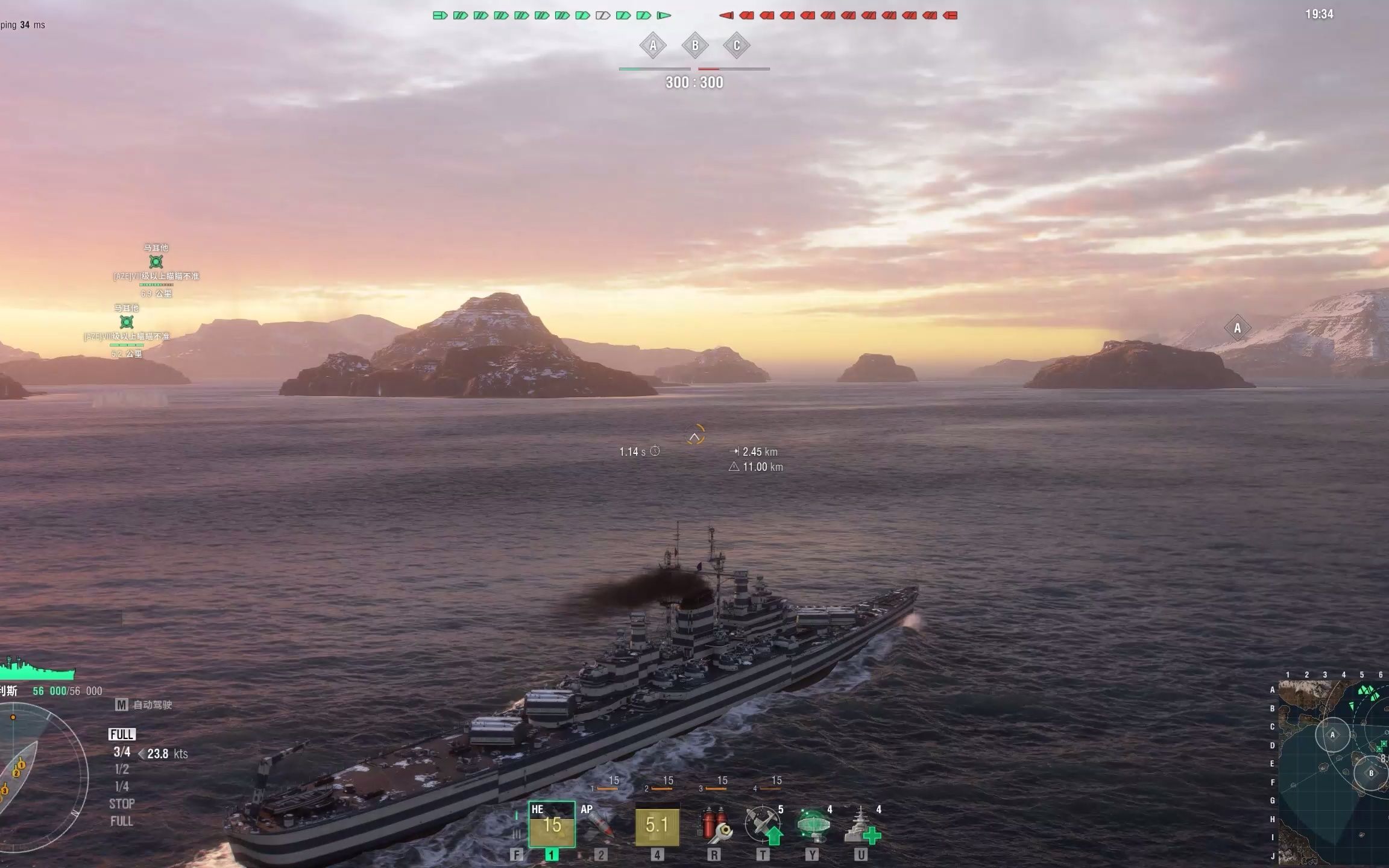Switch to AP shell ammunition
The width and height of the screenshot is (1389, 868).
point(598,825)
